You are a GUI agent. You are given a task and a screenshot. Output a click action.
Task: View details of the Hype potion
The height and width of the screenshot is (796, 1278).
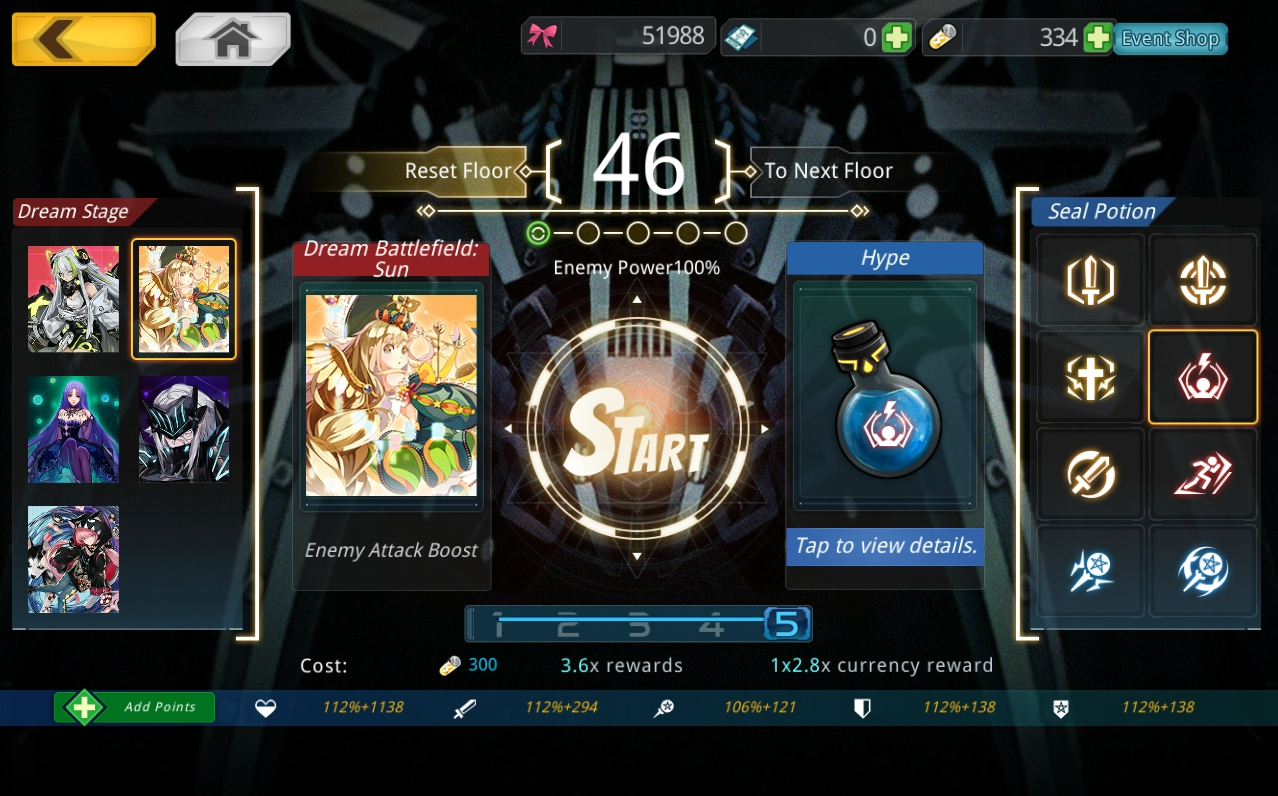884,546
